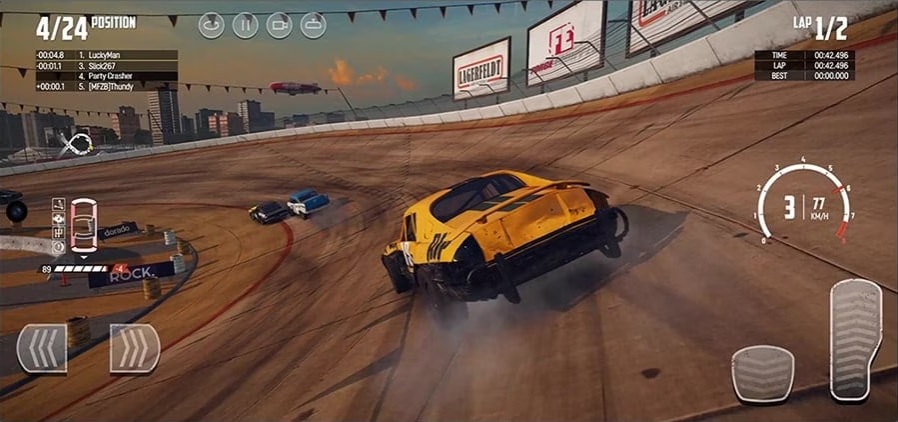Change the camera view
This screenshot has height=422, width=898.
coord(279,25)
